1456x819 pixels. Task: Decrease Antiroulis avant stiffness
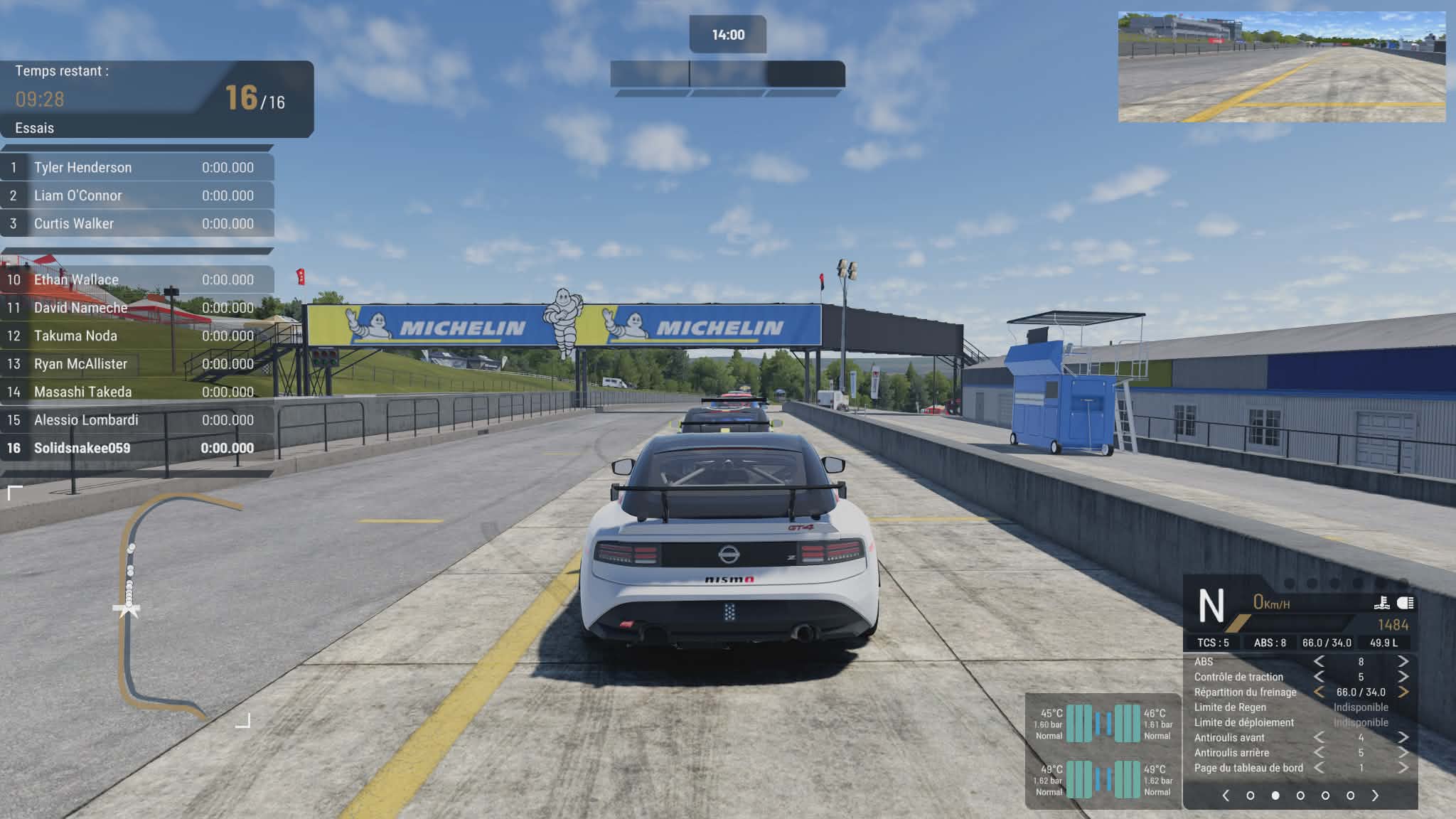click(x=1319, y=737)
